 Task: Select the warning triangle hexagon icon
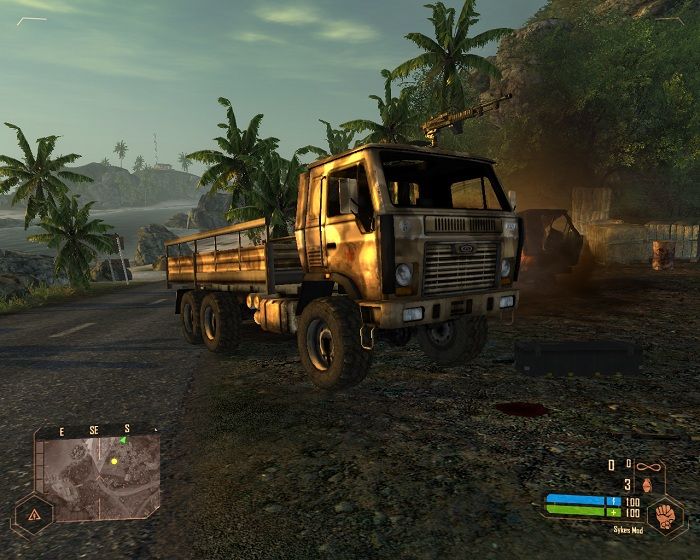tap(34, 515)
